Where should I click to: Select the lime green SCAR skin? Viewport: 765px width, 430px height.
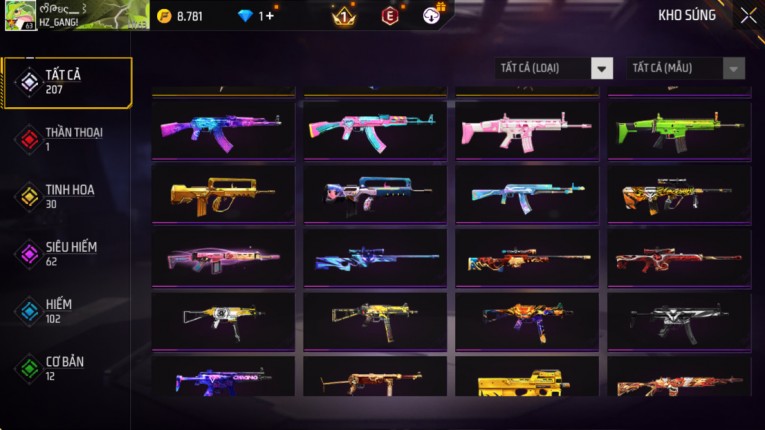[x=679, y=129]
